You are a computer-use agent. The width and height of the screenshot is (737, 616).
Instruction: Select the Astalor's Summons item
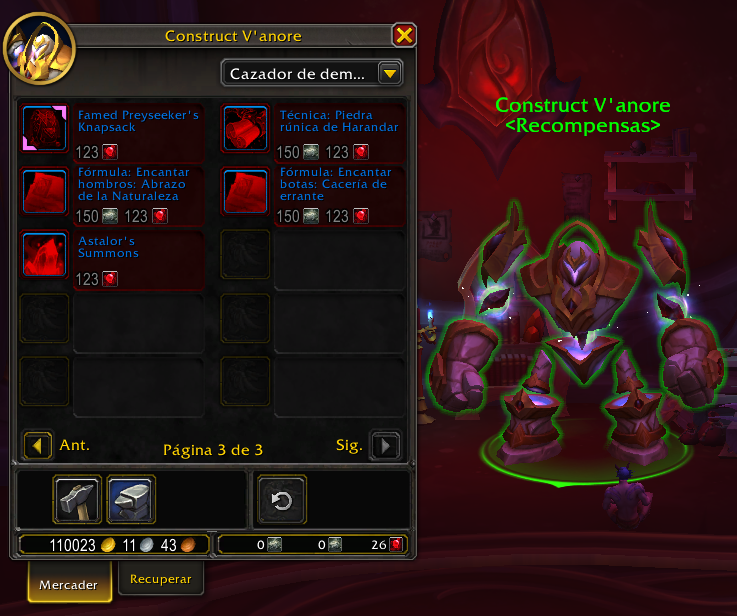pyautogui.click(x=43, y=255)
